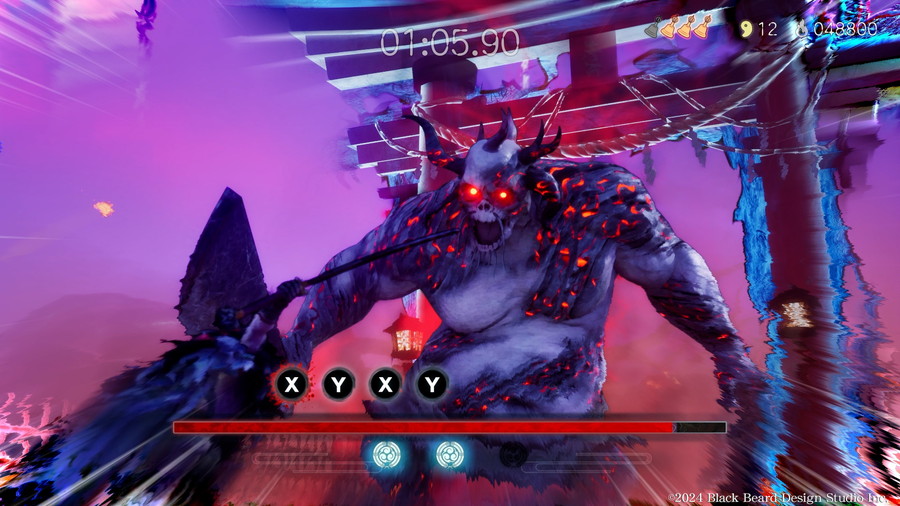Click the darkened empty tomoe orb
The width and height of the screenshot is (900, 506).
coord(514,455)
